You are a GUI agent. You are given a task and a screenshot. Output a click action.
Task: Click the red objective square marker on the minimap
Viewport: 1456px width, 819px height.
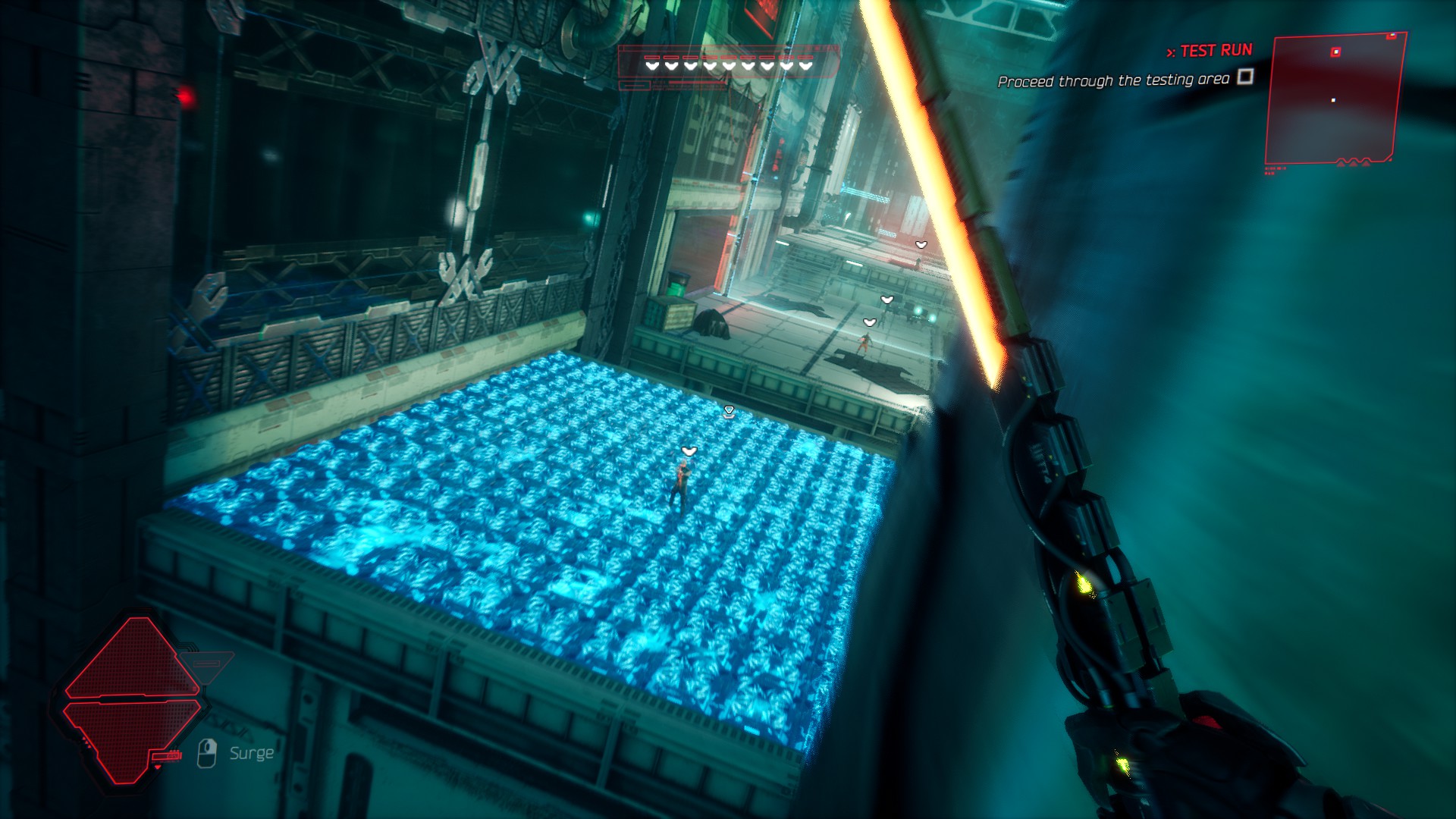tap(1335, 52)
